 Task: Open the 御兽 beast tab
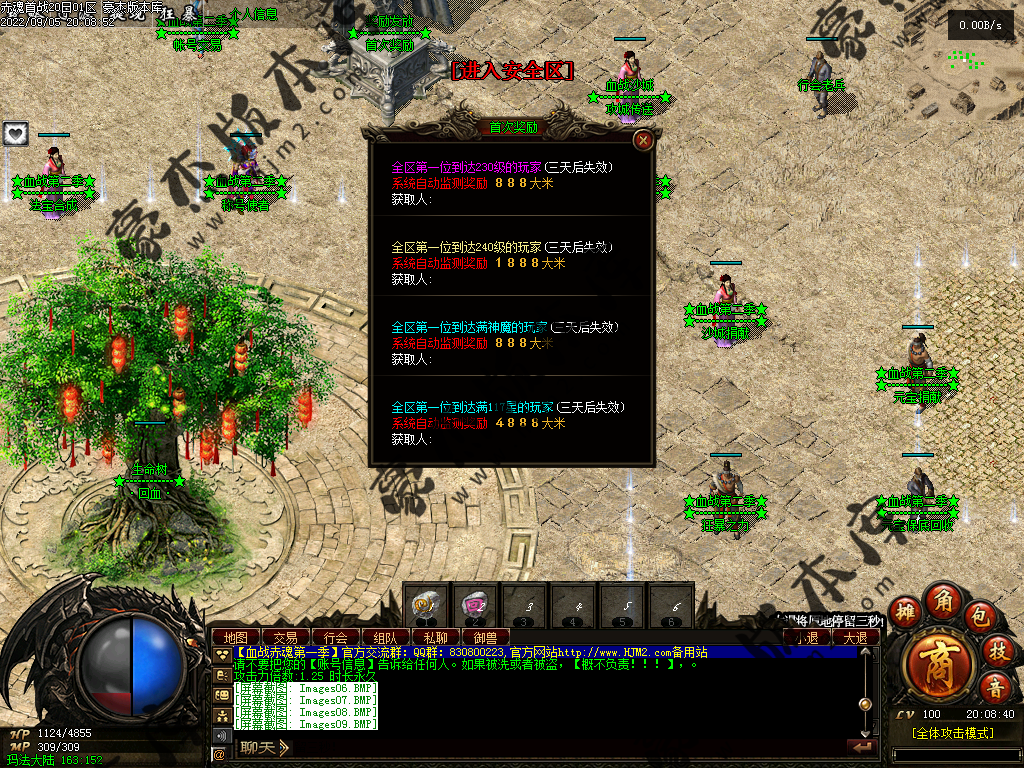(x=486, y=637)
